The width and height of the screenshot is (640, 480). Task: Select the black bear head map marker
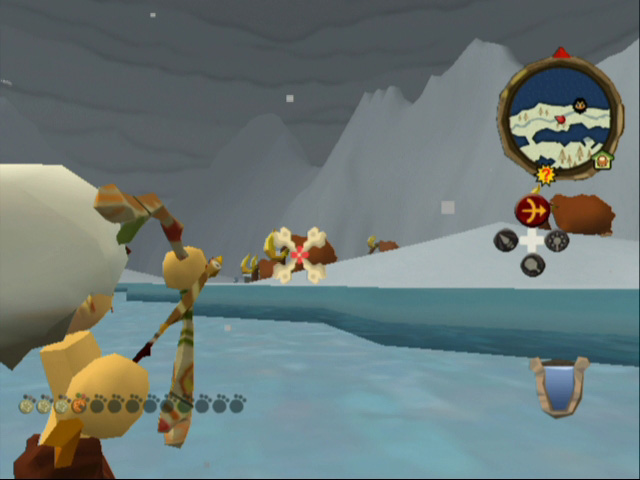pos(580,103)
